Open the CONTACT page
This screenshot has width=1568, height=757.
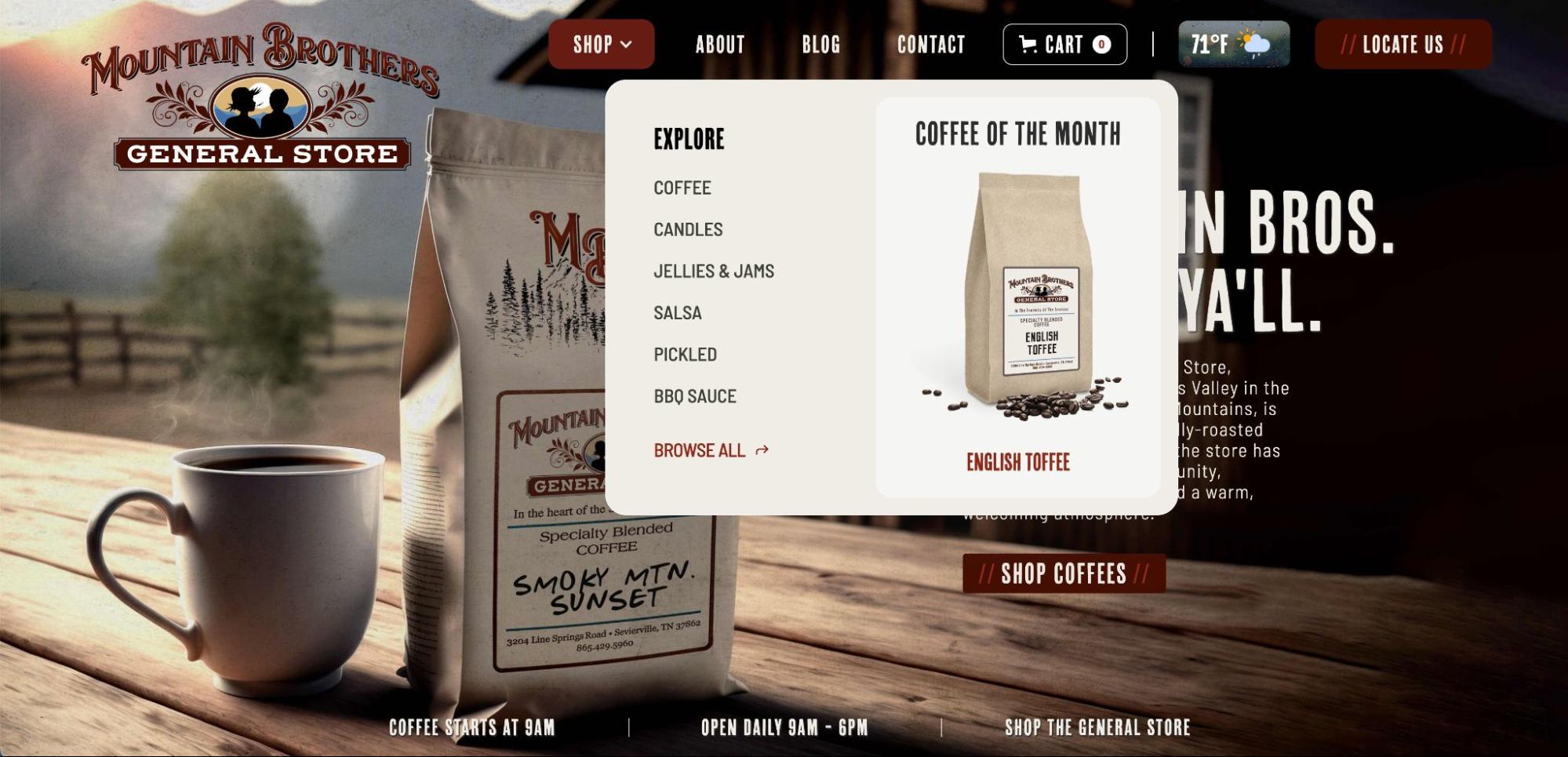pyautogui.click(x=931, y=45)
